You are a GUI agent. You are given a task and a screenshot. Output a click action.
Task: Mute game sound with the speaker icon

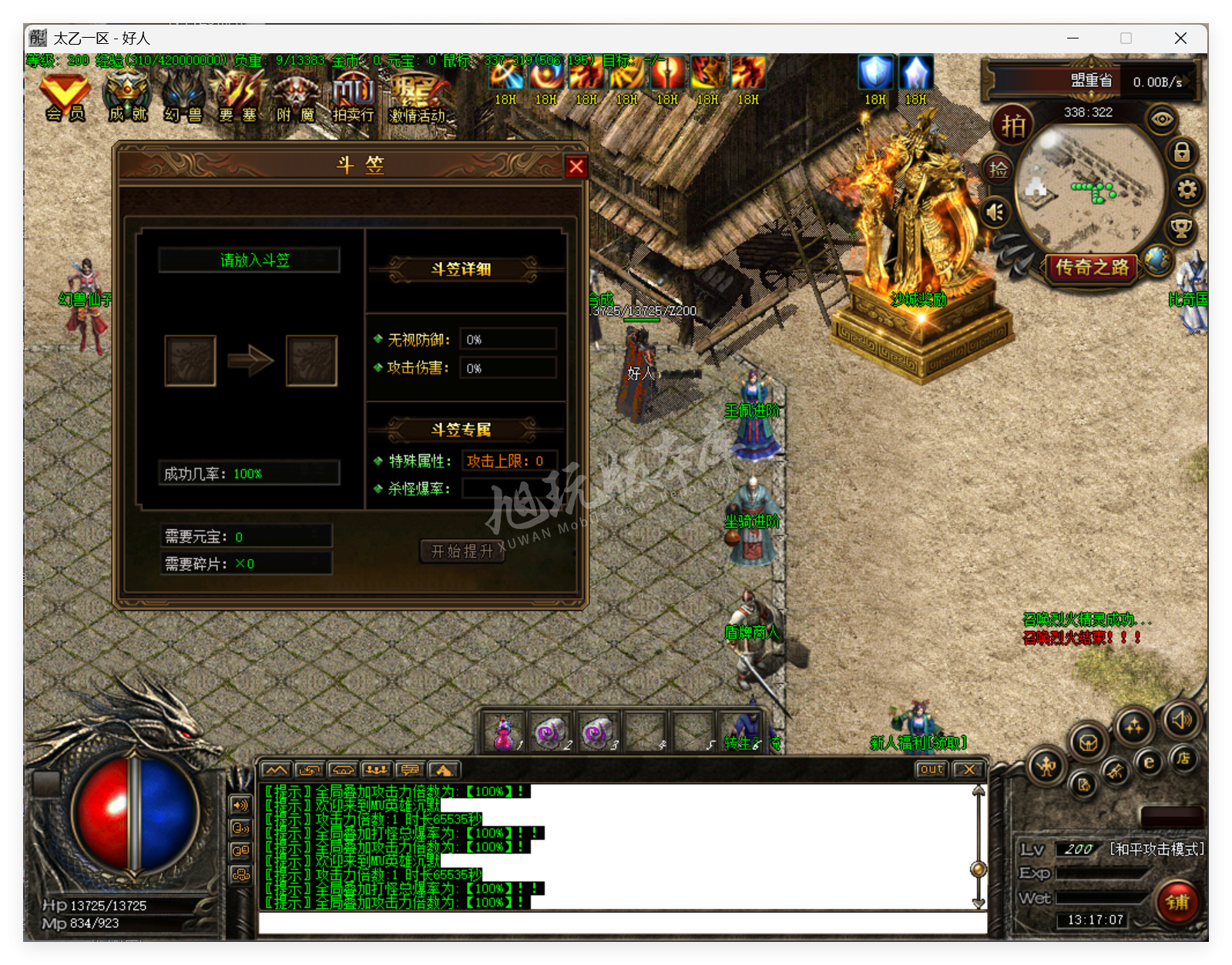pos(995,211)
